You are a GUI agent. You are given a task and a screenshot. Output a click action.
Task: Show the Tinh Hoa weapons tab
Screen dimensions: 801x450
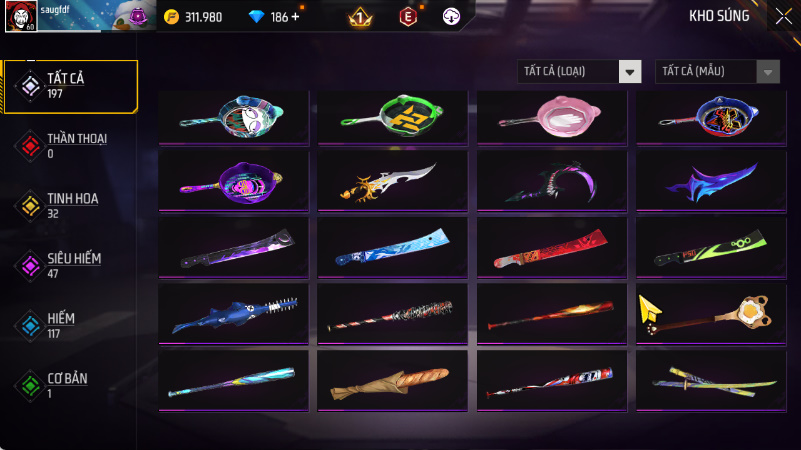pos(69,205)
